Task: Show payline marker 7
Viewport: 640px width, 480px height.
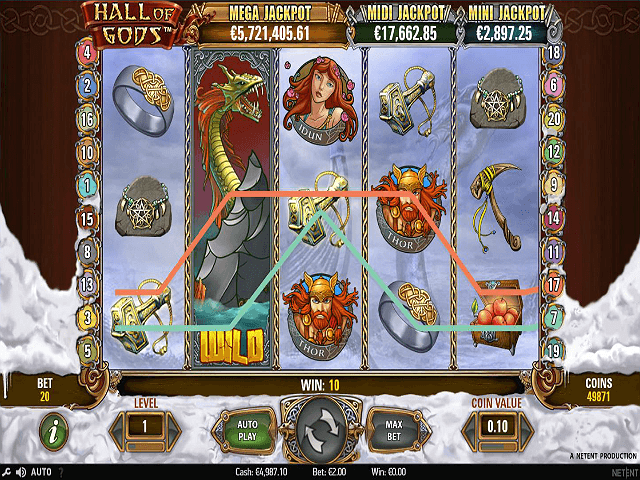Action: click(x=553, y=318)
